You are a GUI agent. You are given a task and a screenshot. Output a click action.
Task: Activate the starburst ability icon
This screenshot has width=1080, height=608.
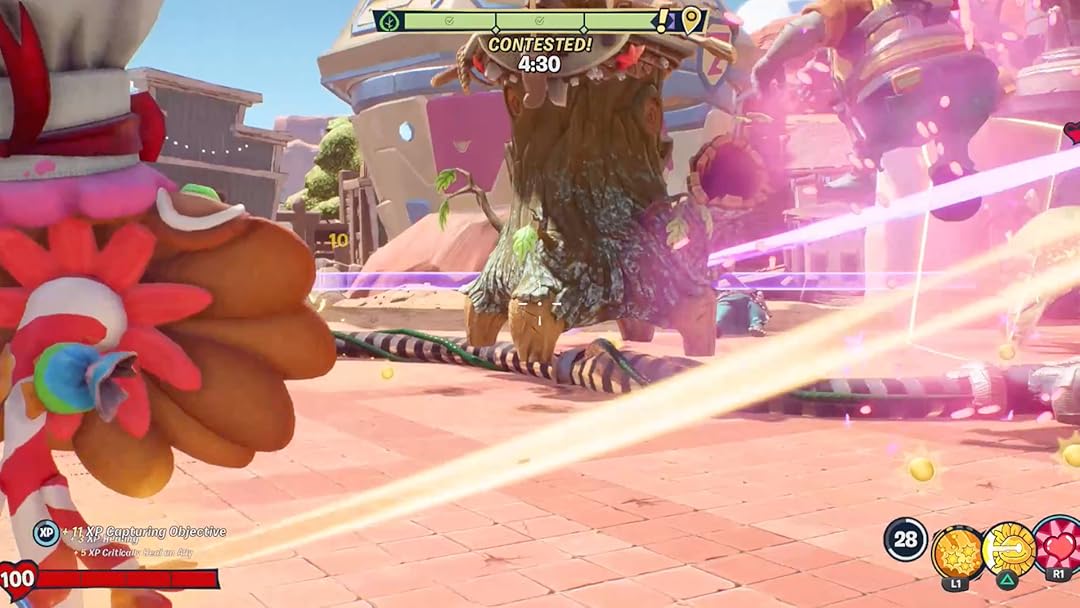click(x=957, y=551)
